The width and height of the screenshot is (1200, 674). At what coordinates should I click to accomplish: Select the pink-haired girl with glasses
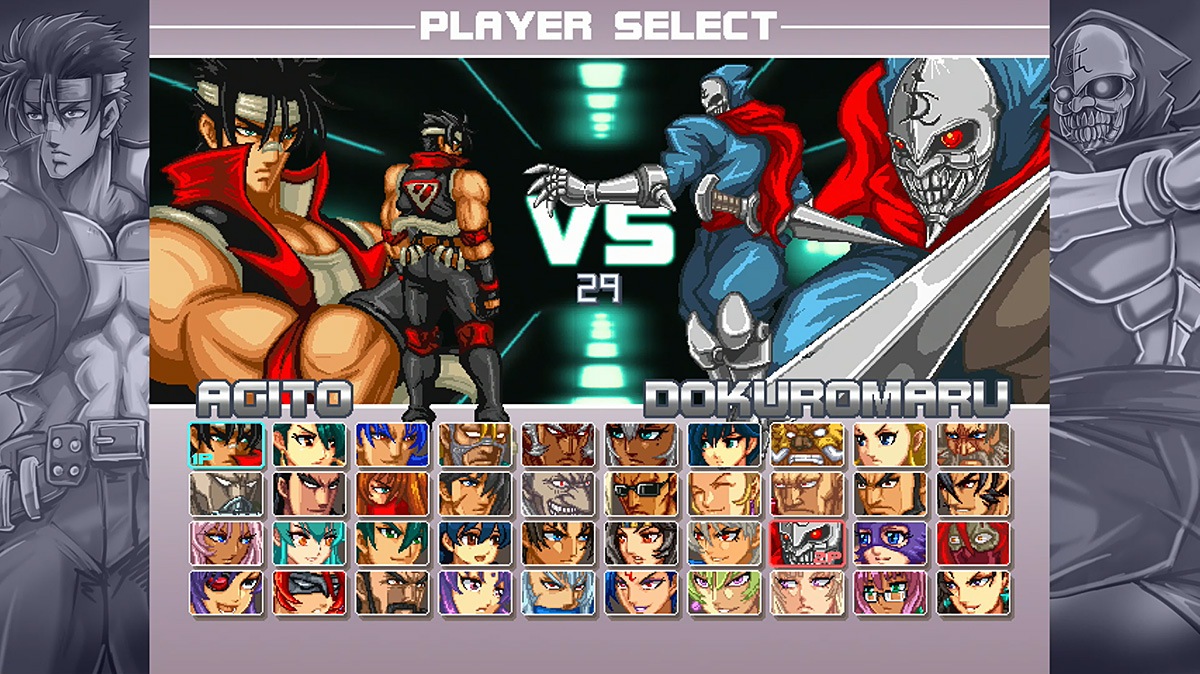point(890,592)
